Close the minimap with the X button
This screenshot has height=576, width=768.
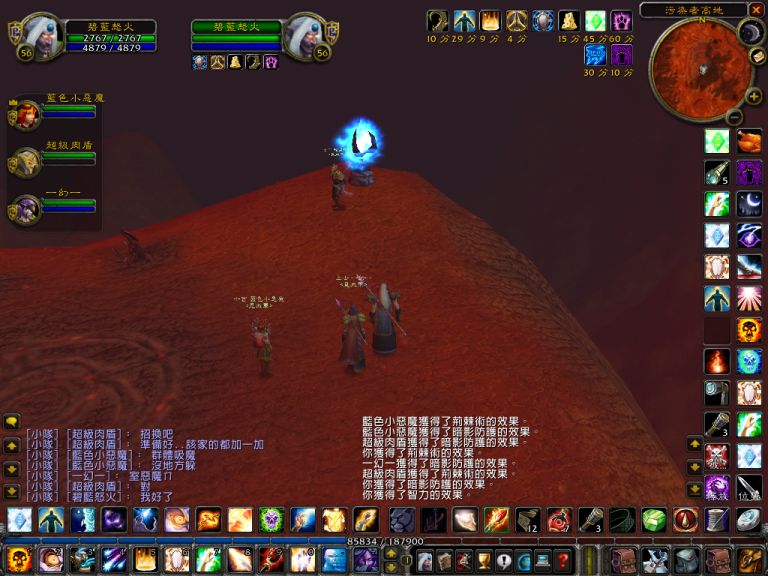pos(754,10)
